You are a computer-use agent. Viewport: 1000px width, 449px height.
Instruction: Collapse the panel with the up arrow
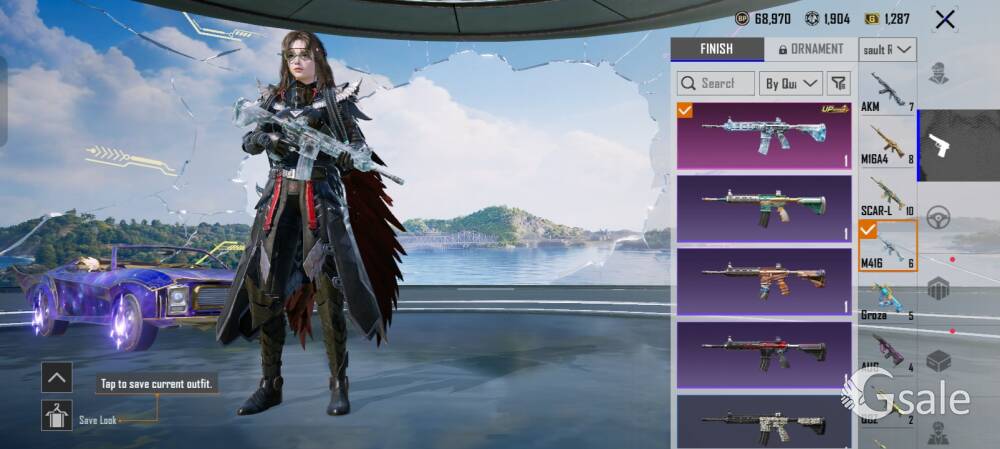coord(56,377)
